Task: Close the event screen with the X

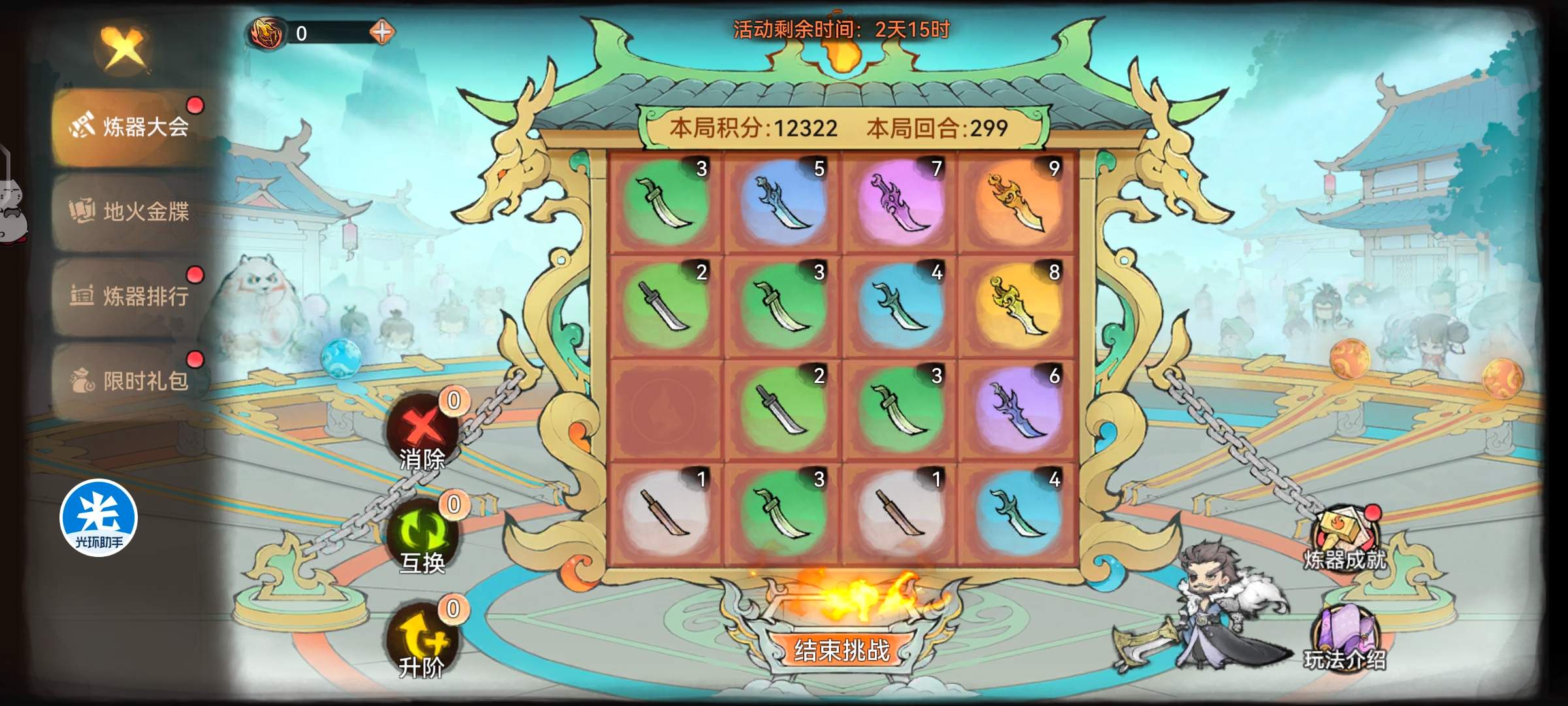Action: coord(123,48)
